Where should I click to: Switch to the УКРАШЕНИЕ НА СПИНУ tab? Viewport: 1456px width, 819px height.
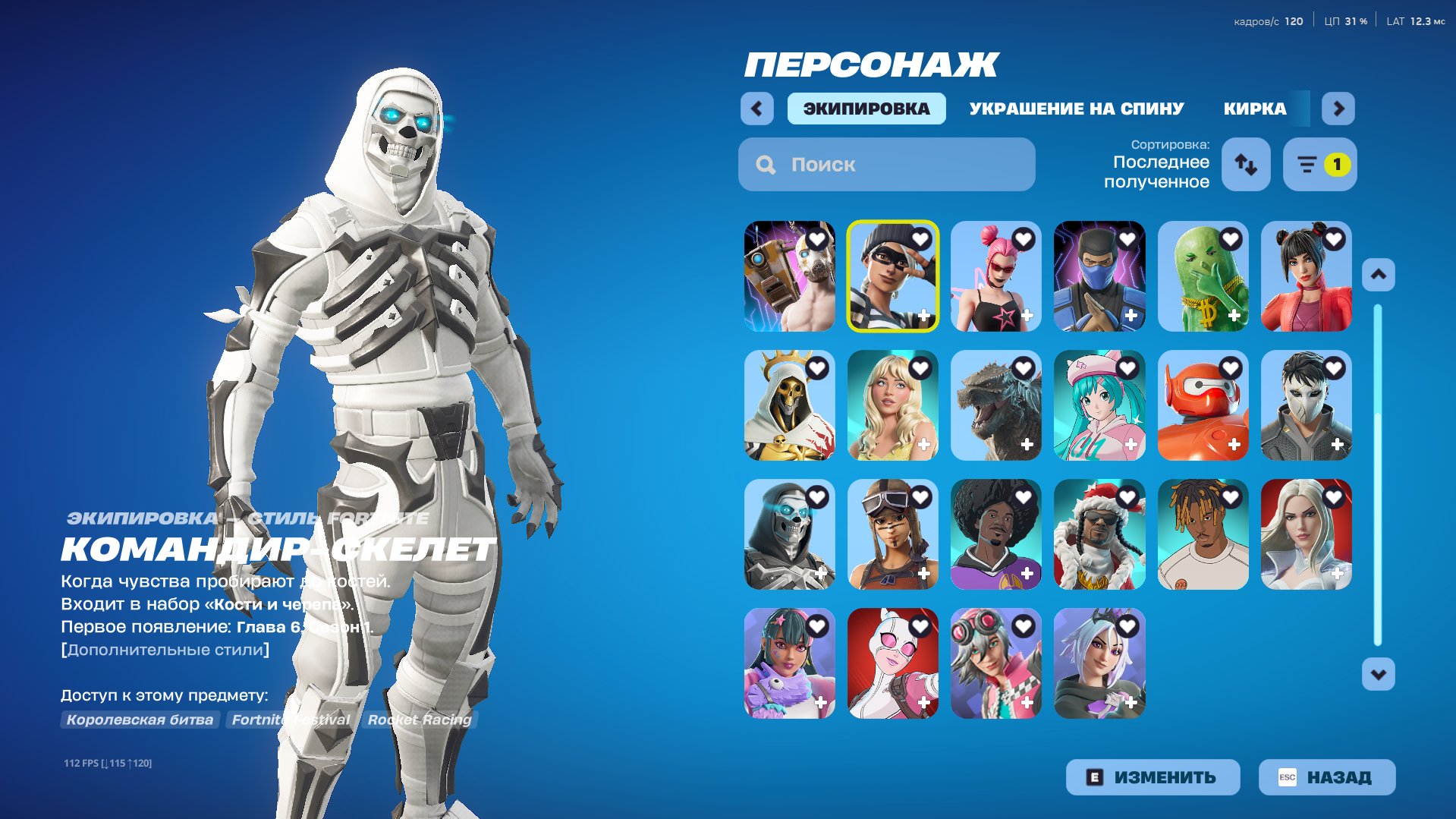coord(1076,109)
